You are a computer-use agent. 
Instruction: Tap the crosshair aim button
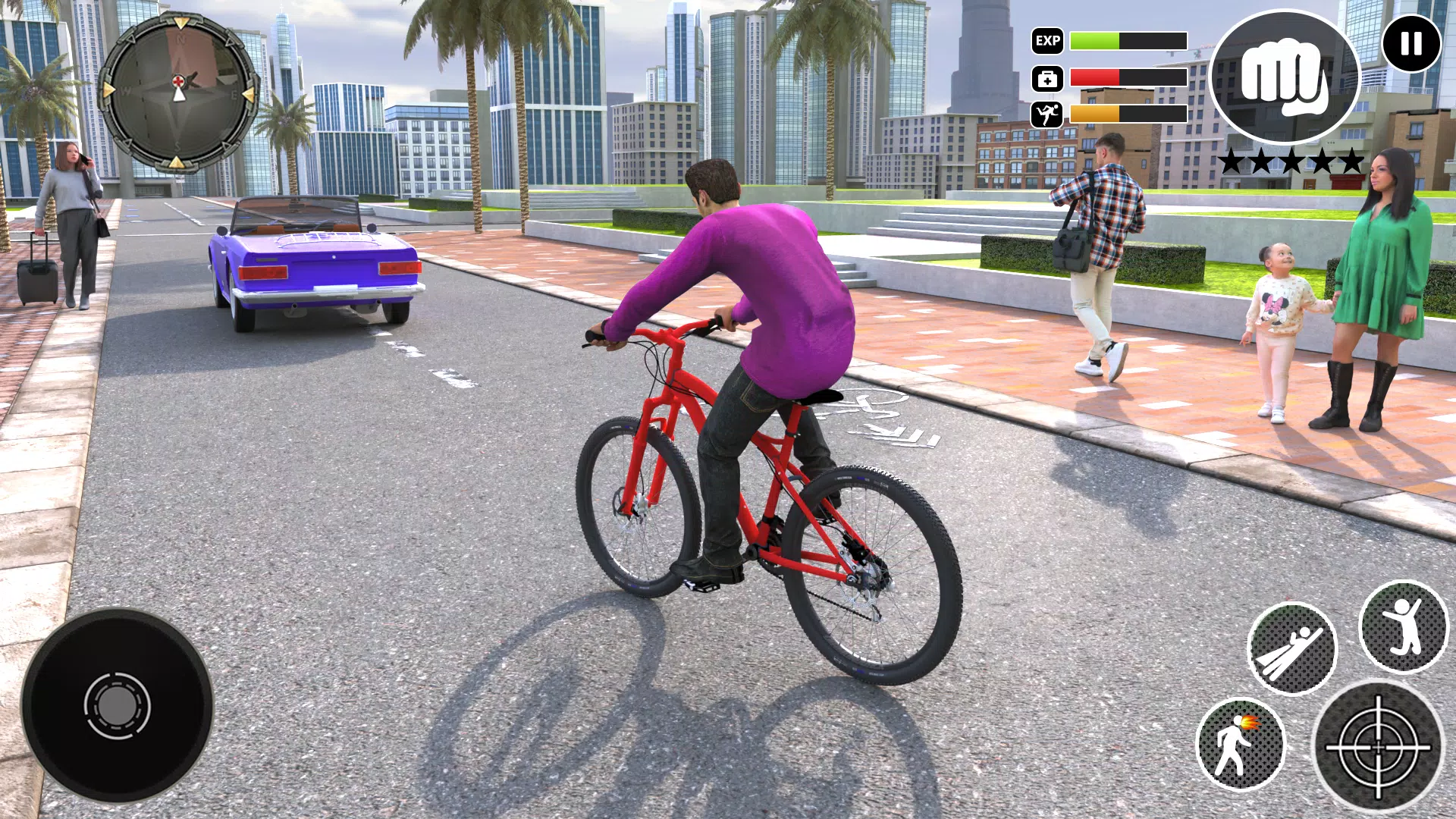pos(1378,747)
